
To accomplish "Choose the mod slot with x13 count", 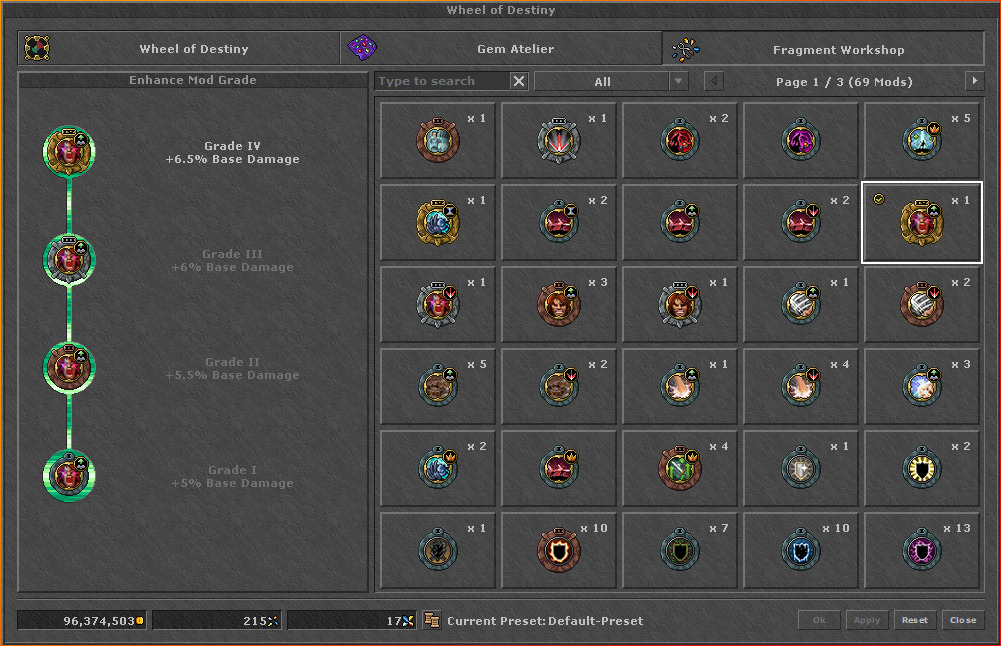I will tap(922, 551).
